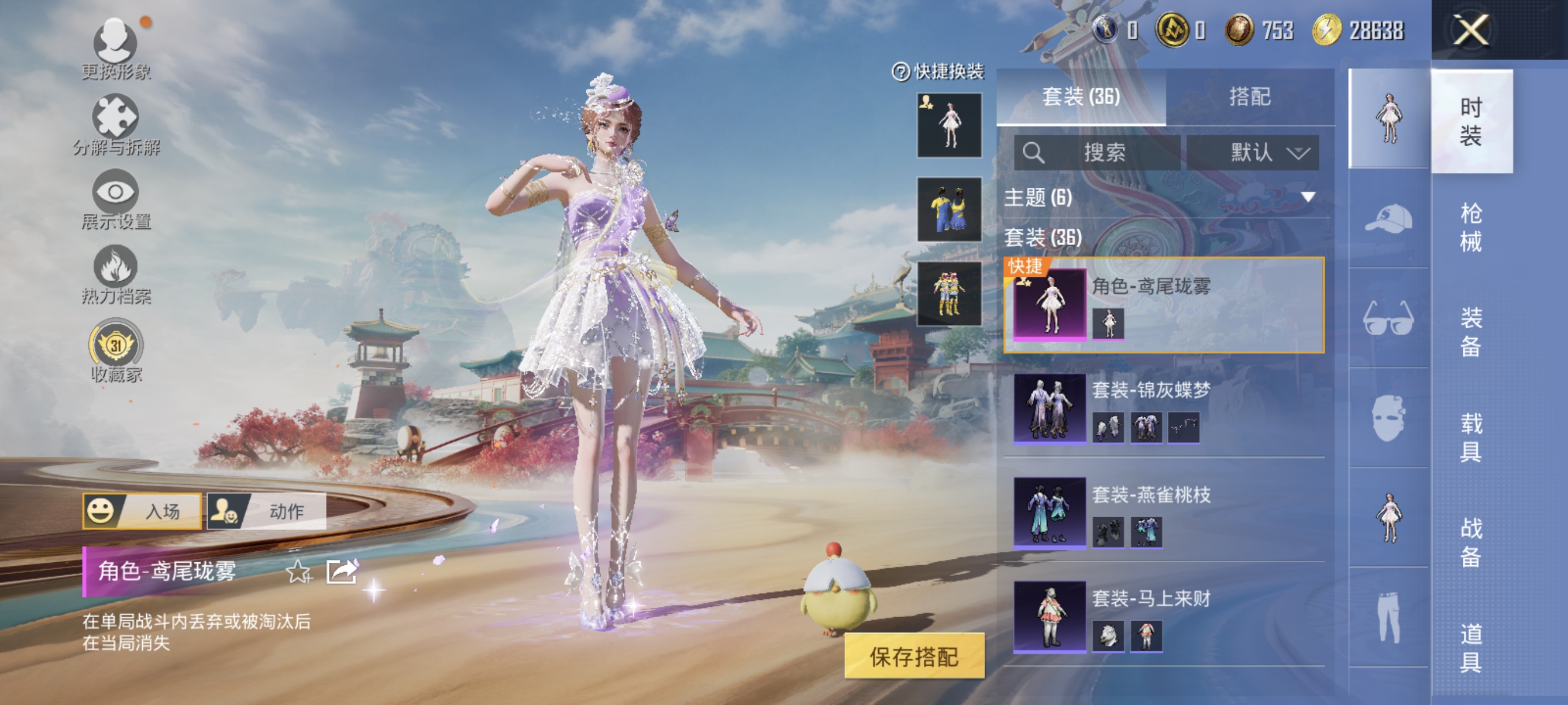The width and height of the screenshot is (1568, 705).
Task: Open 展示设置 display settings
Action: click(116, 199)
